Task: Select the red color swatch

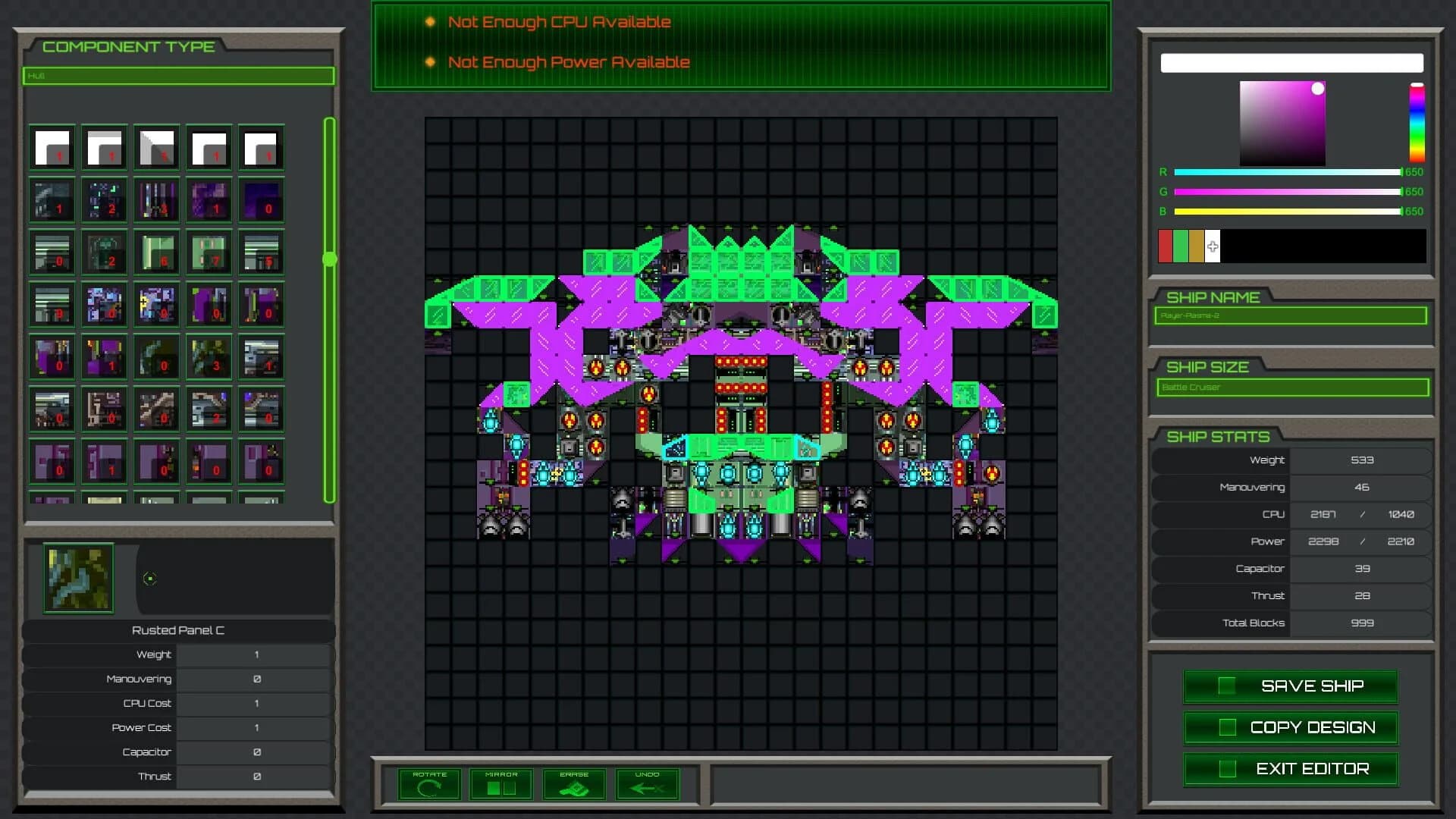Action: point(1166,246)
